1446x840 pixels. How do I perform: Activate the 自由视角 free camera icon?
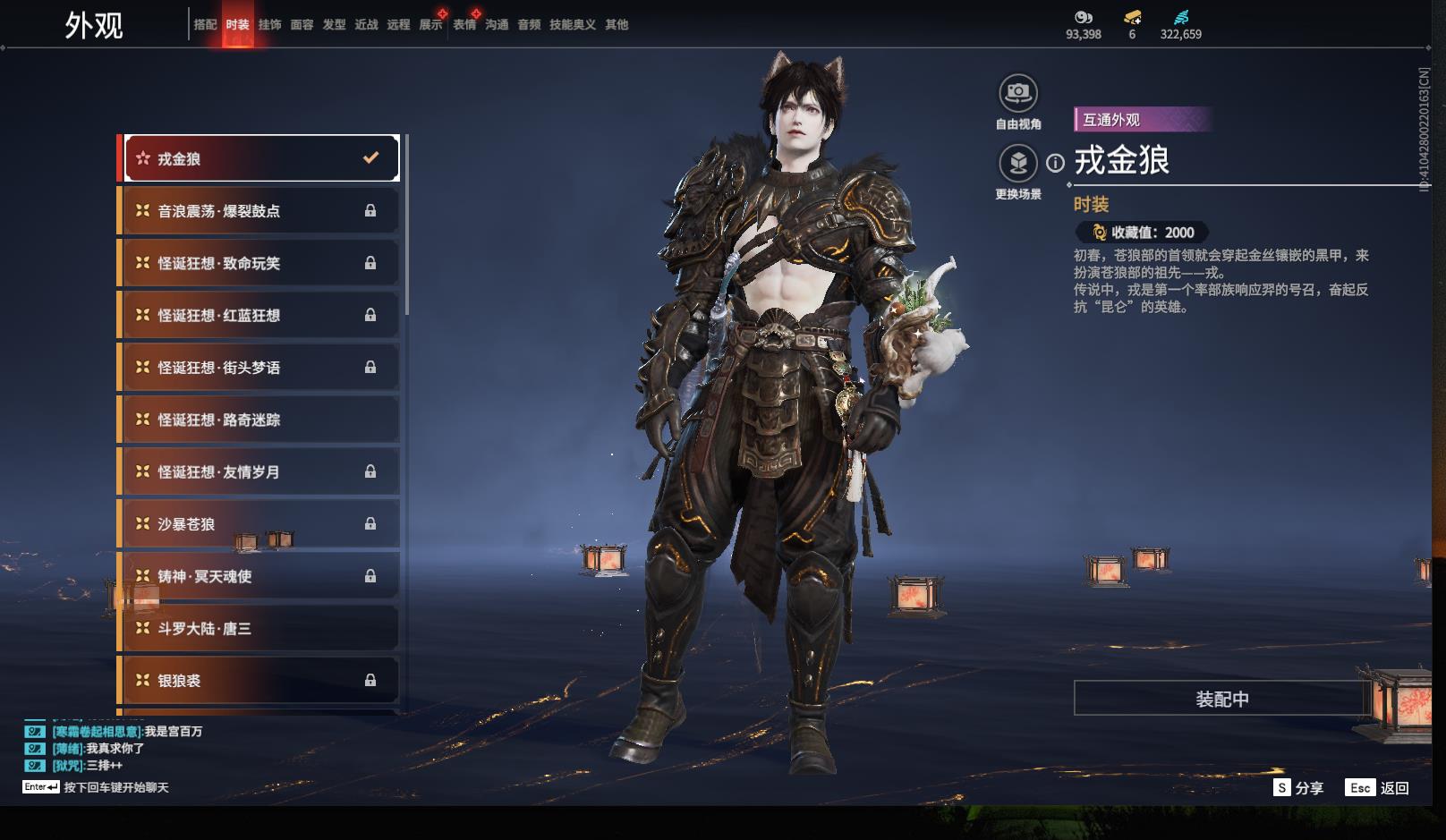coord(1017,93)
